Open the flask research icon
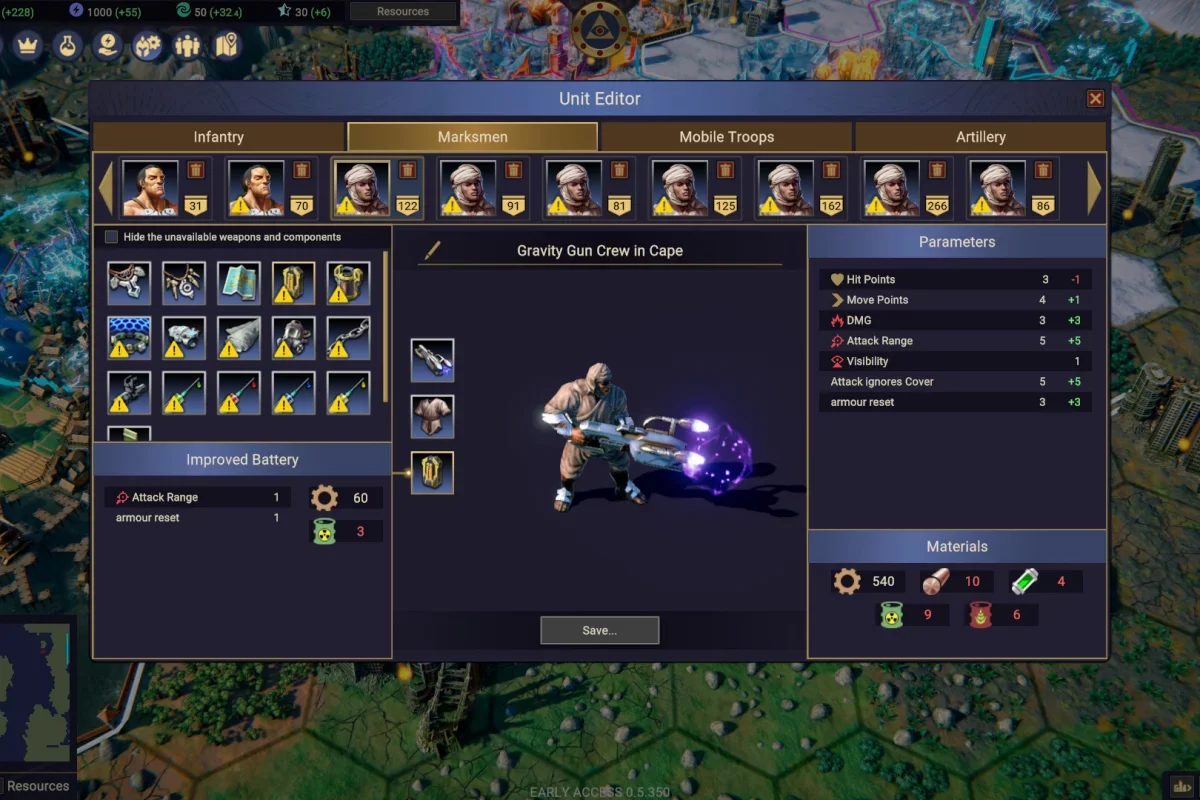 click(67, 45)
